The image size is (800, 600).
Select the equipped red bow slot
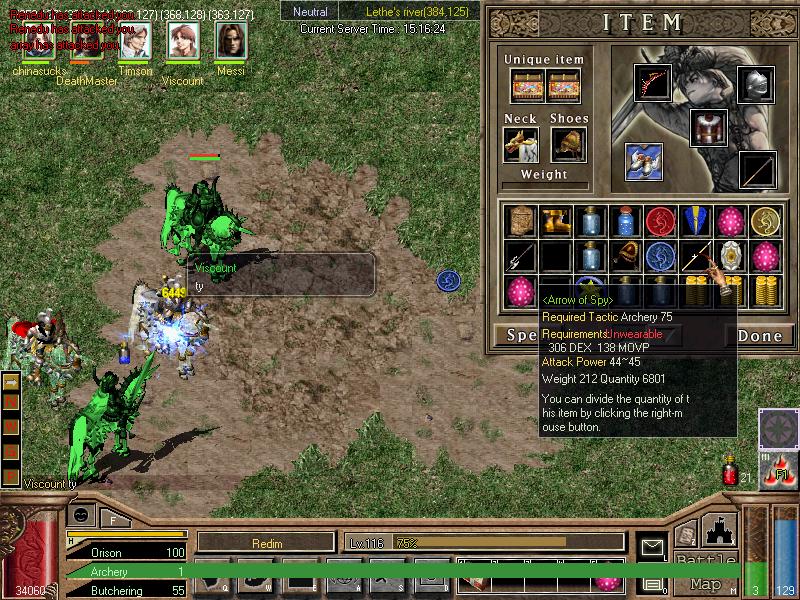tap(652, 84)
